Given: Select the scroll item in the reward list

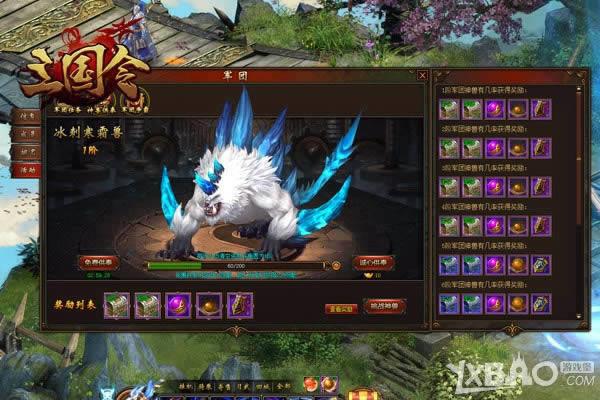Looking at the screenshot, I should [240, 303].
